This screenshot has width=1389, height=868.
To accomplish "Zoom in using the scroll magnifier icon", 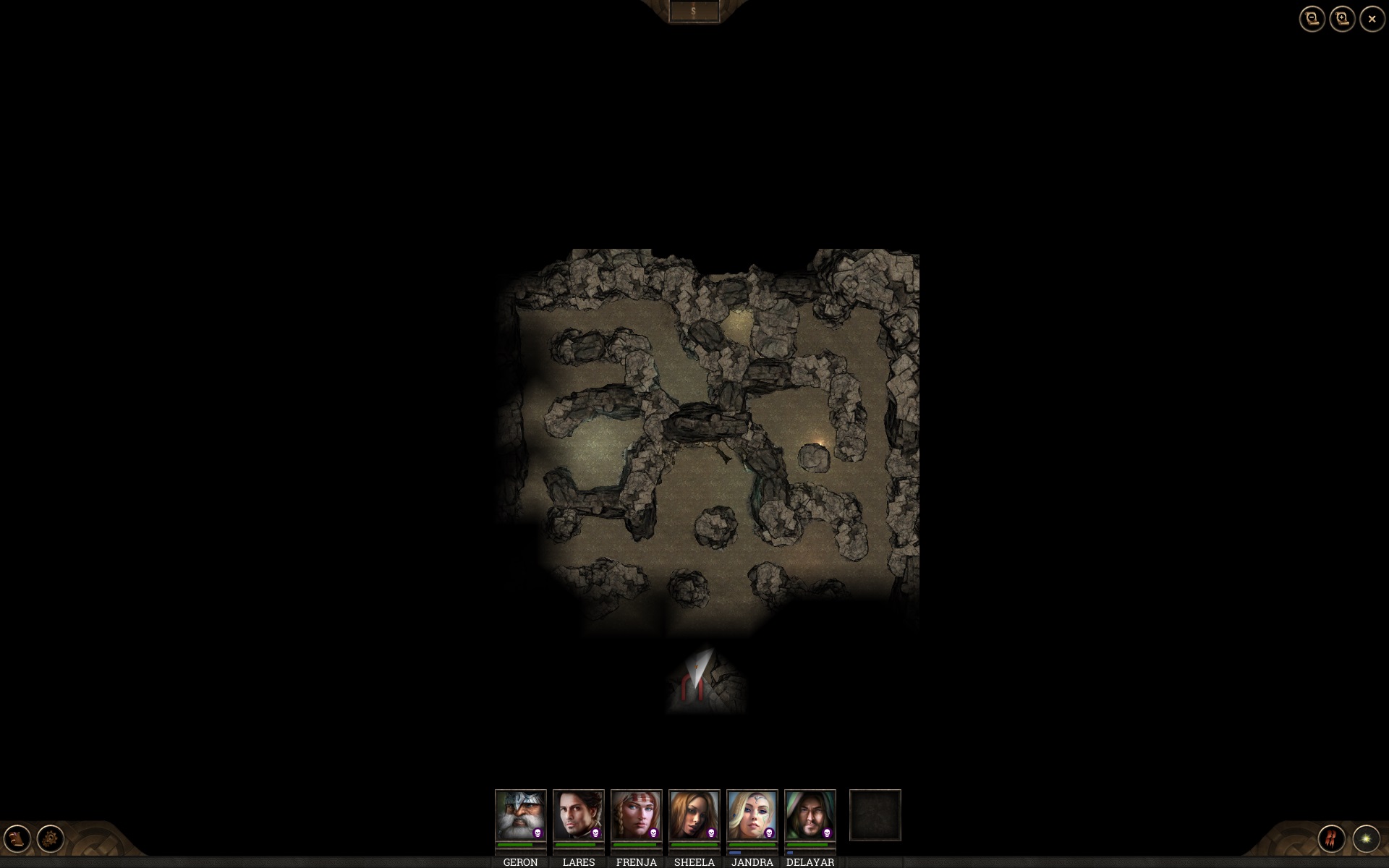I will [1342, 19].
